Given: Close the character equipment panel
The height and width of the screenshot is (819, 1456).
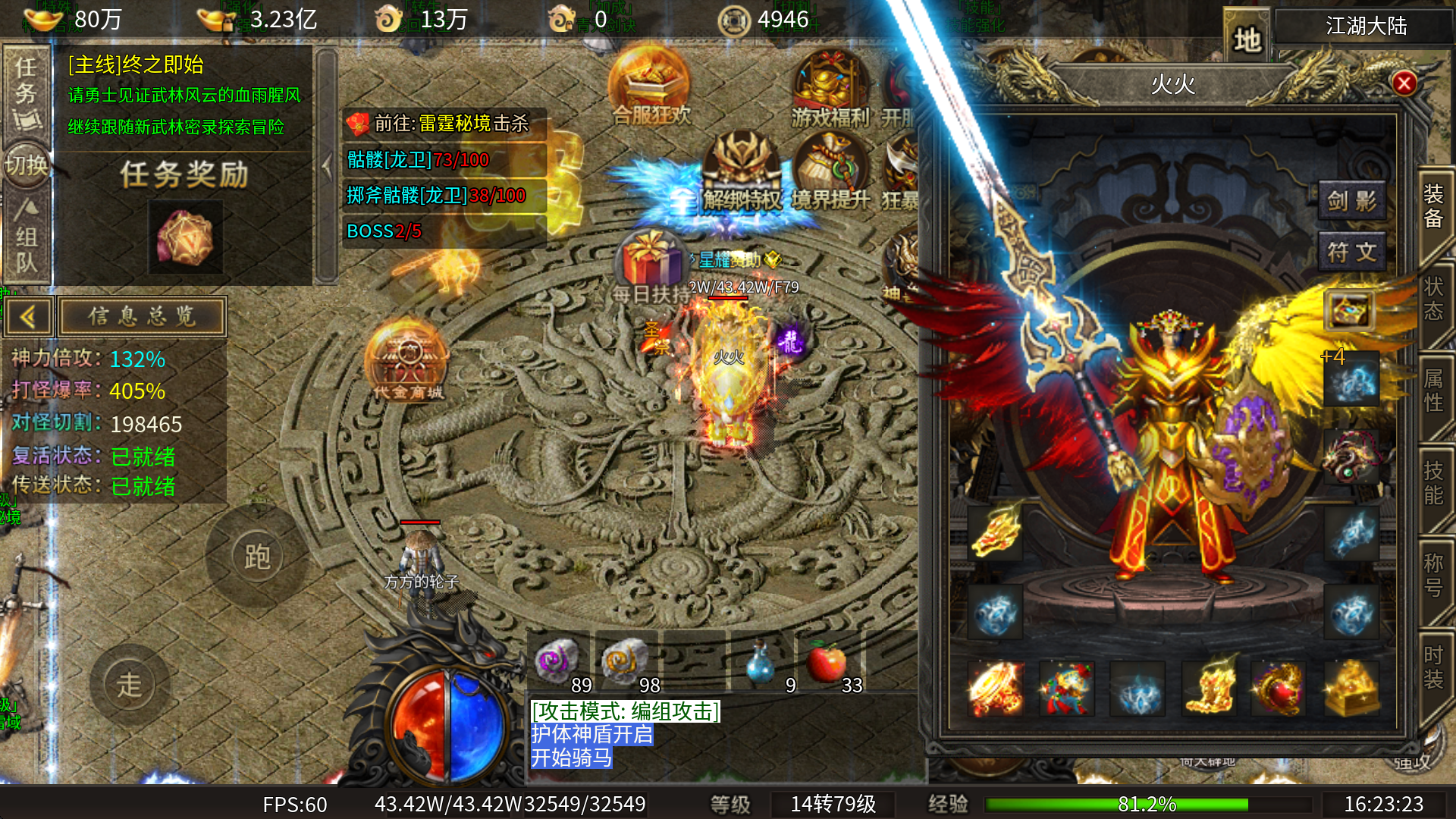Looking at the screenshot, I should click(x=1404, y=83).
